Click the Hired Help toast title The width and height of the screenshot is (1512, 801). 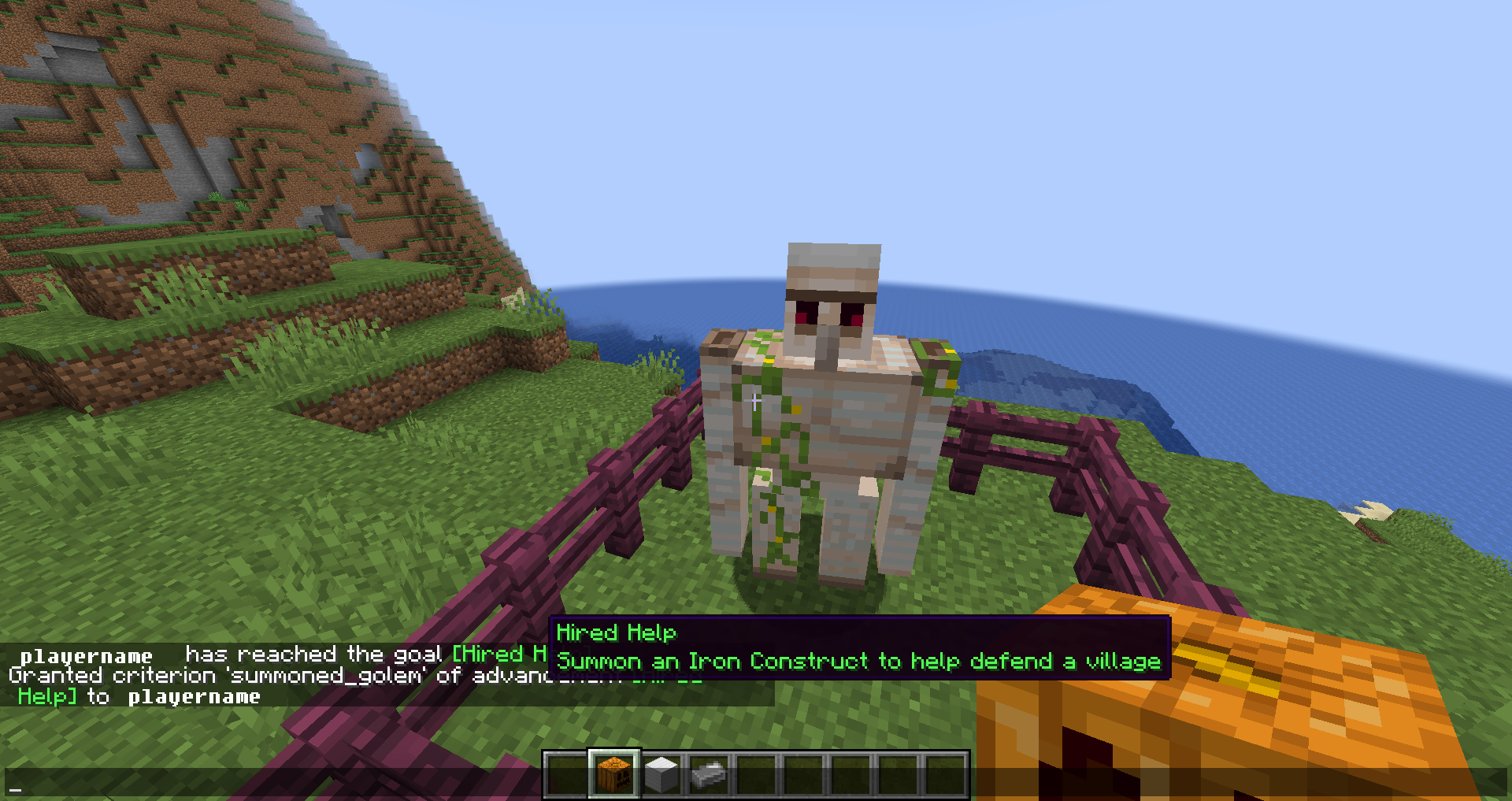(x=617, y=632)
